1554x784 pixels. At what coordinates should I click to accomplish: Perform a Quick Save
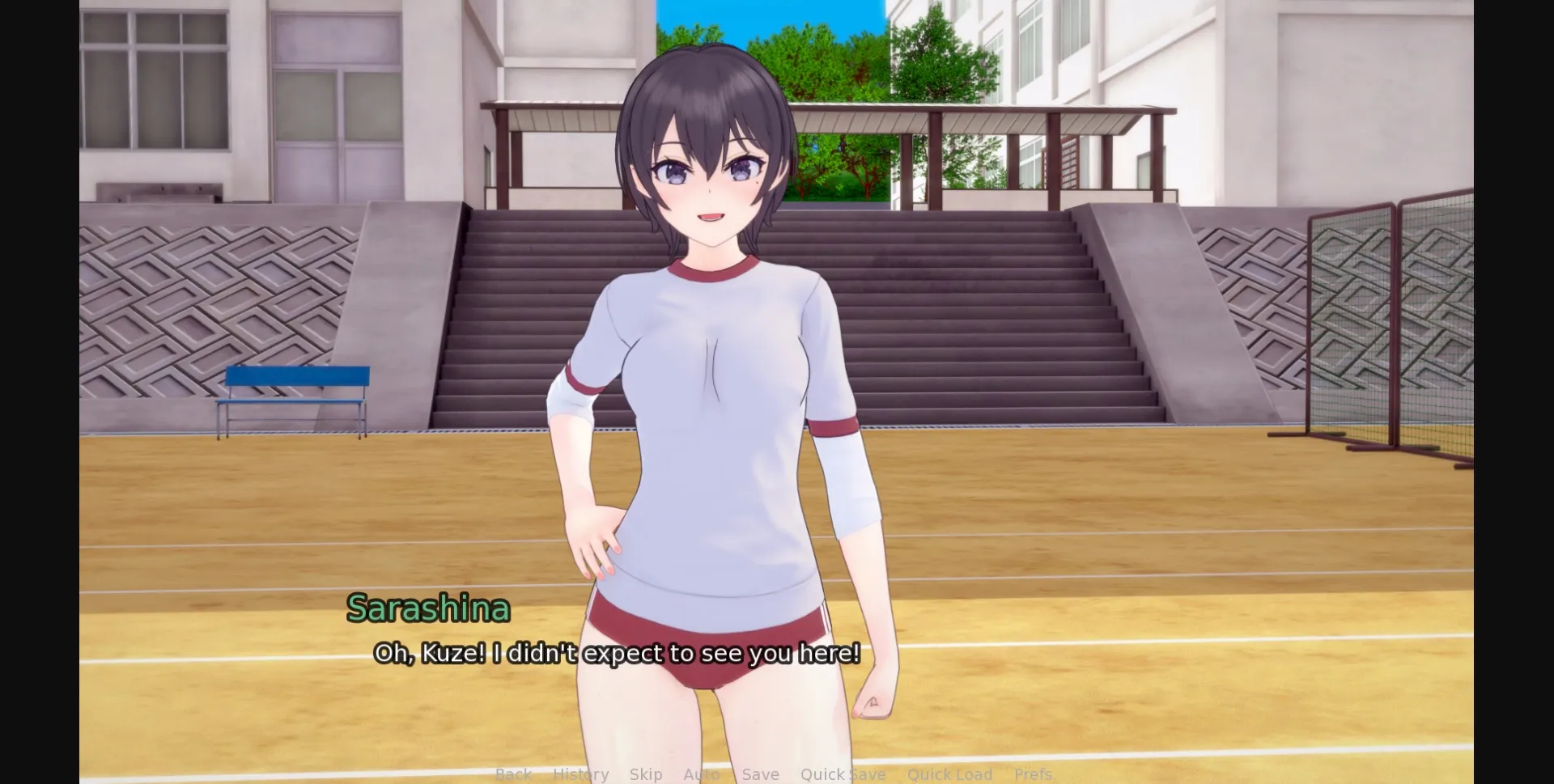pyautogui.click(x=843, y=774)
